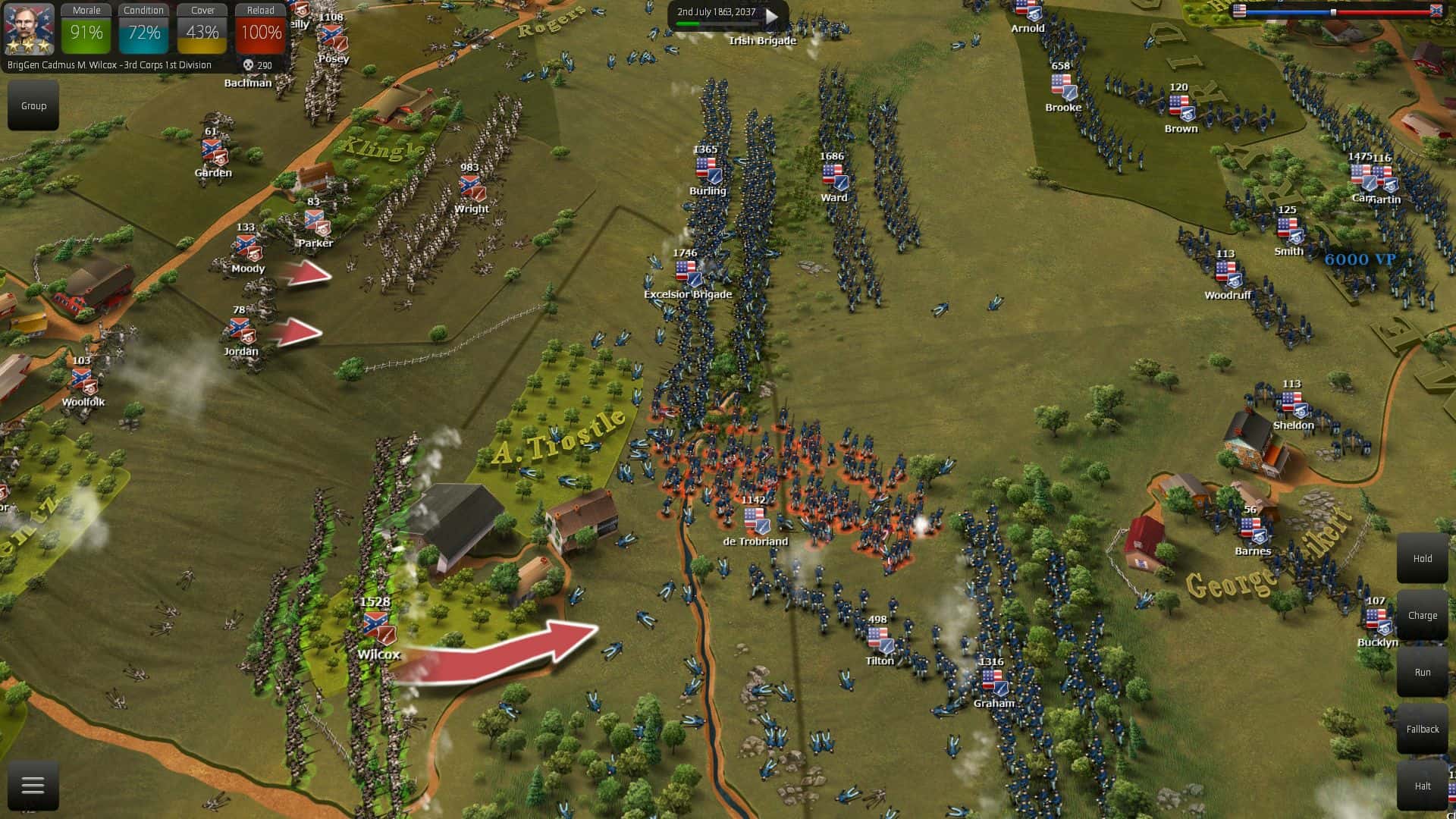Viewport: 1456px width, 819px height.
Task: Pick the Burling brigade flag marker
Action: click(708, 170)
